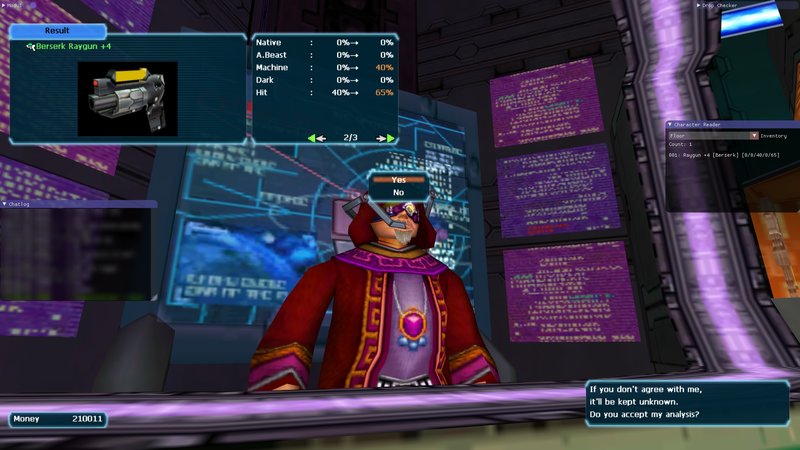This screenshot has height=450, width=800.
Task: Expand the Drop Checker window
Action: [x=699, y=5]
